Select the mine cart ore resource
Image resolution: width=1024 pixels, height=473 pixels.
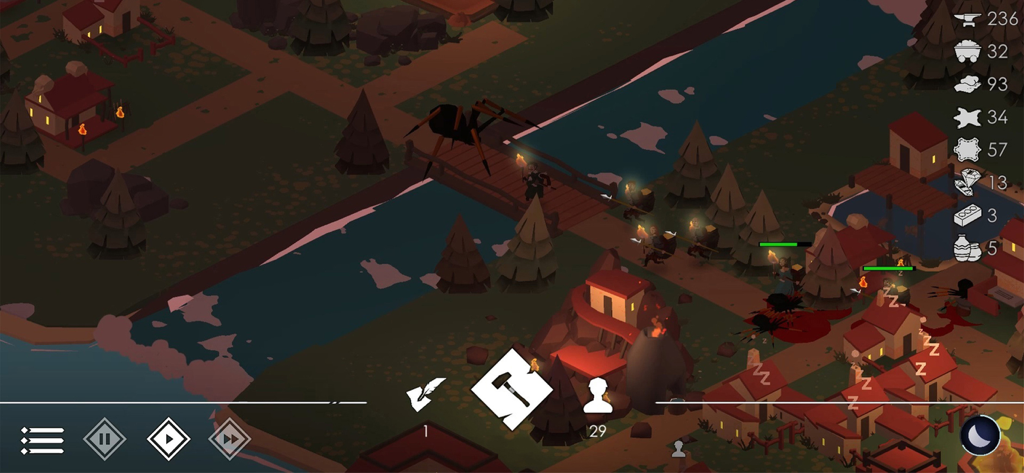tap(966, 51)
